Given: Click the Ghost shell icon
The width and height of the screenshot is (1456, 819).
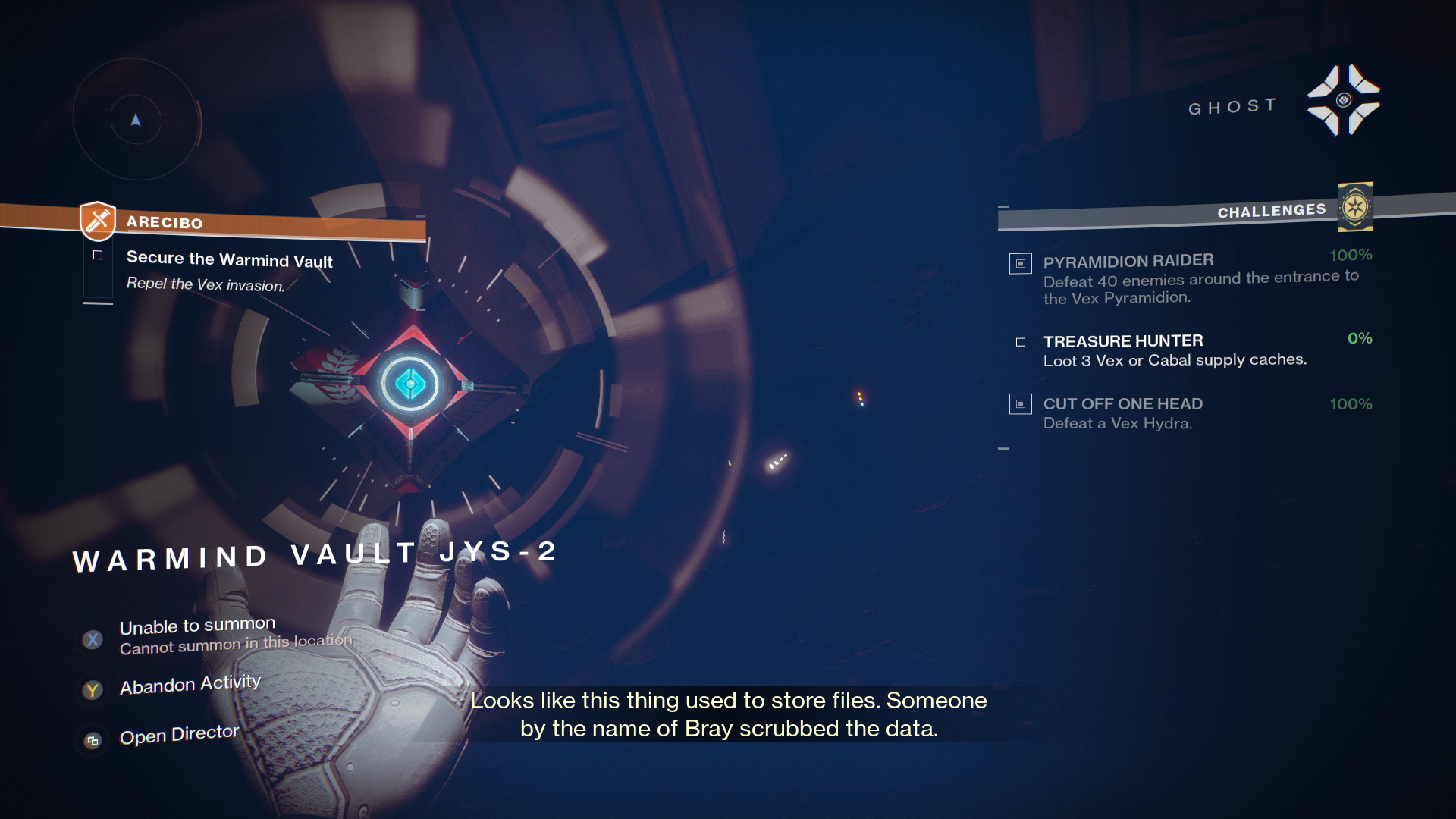Looking at the screenshot, I should (1343, 100).
